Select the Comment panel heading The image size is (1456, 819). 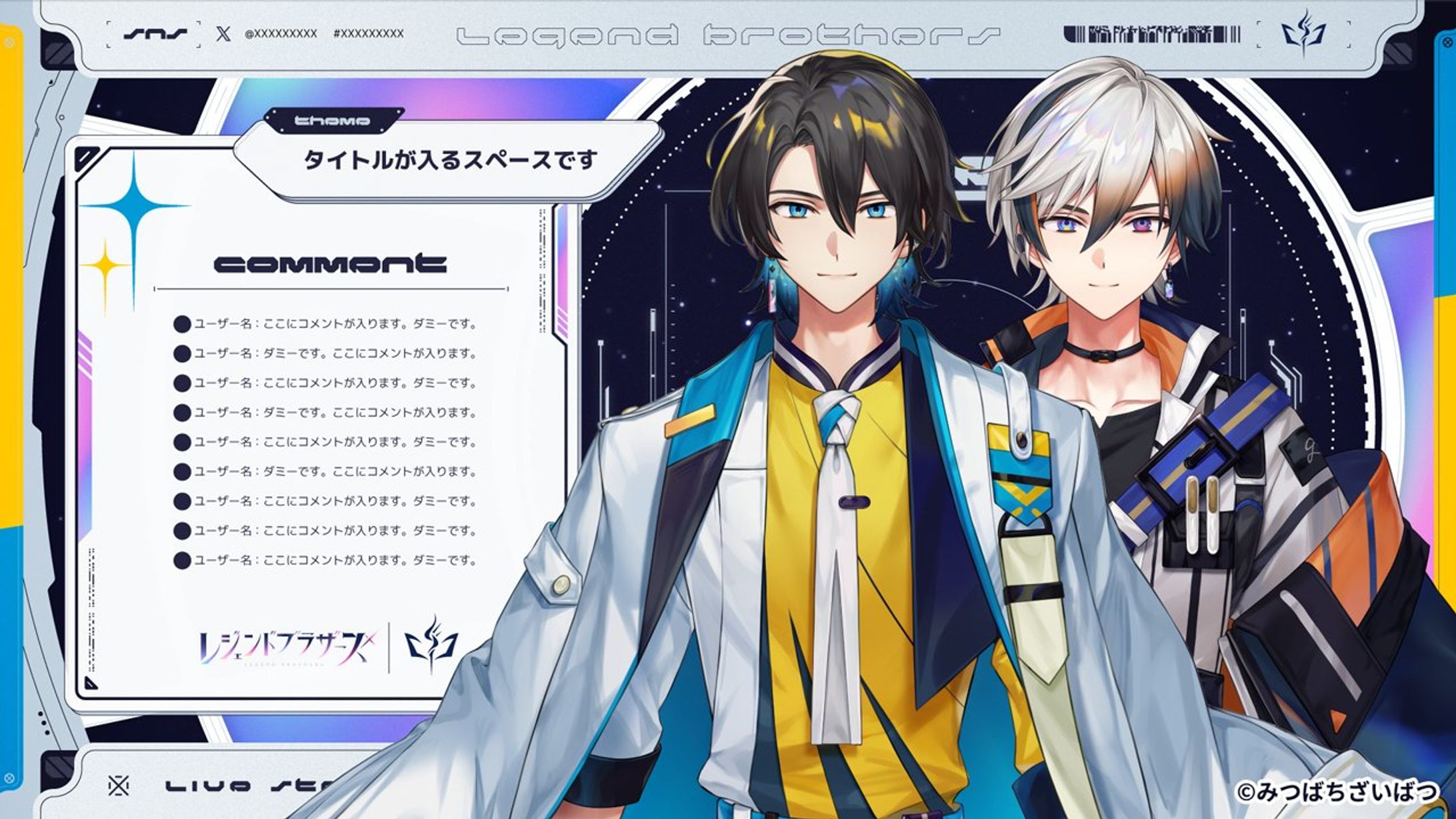click(x=330, y=264)
